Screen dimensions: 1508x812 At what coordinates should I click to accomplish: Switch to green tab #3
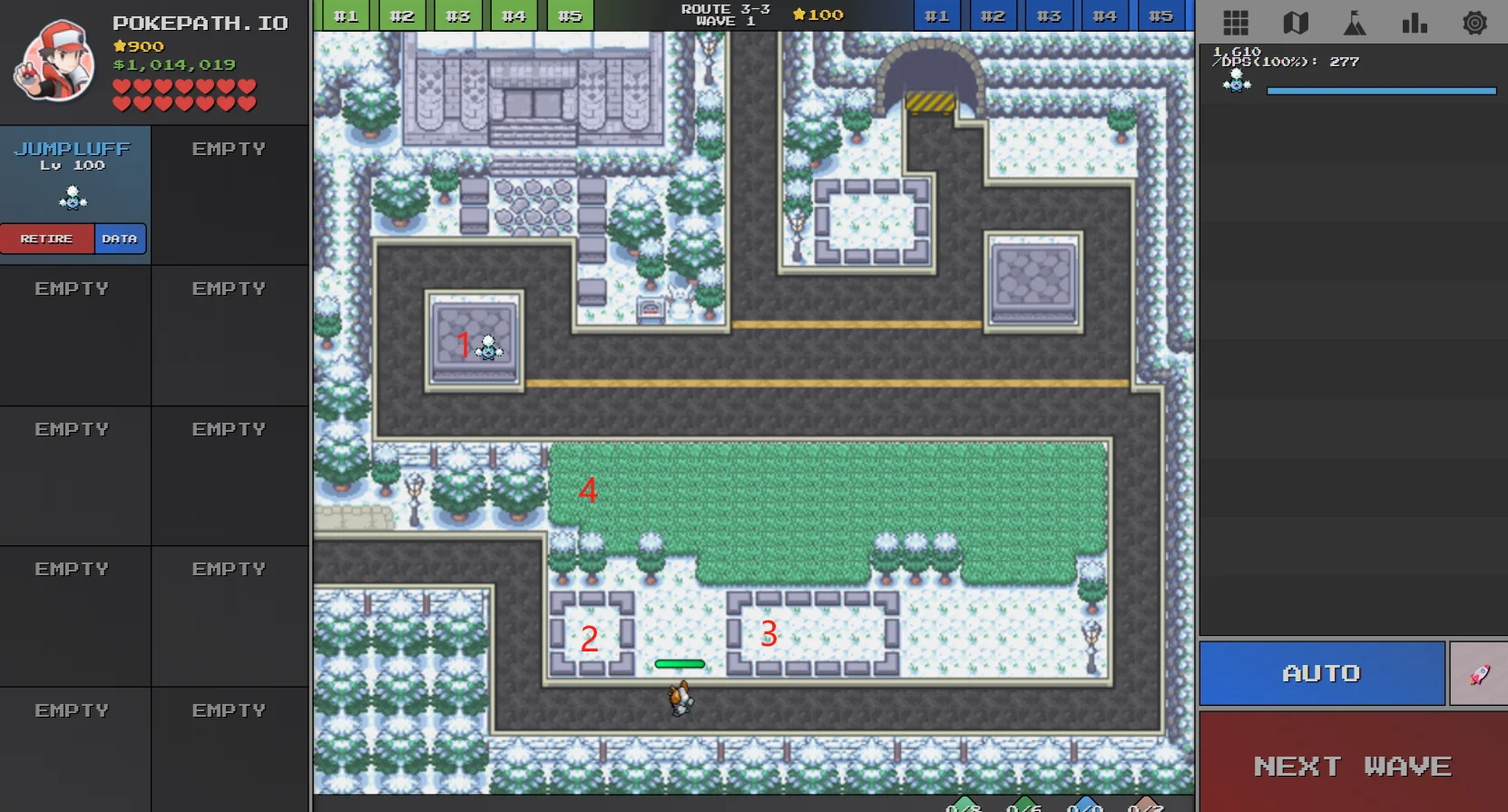457,15
